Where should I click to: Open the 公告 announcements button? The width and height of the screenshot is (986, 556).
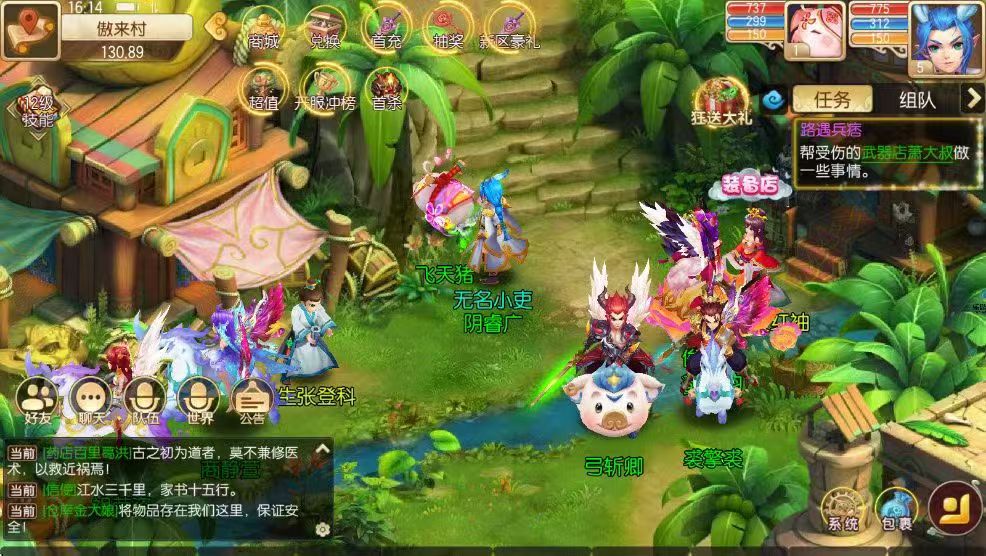(x=251, y=401)
